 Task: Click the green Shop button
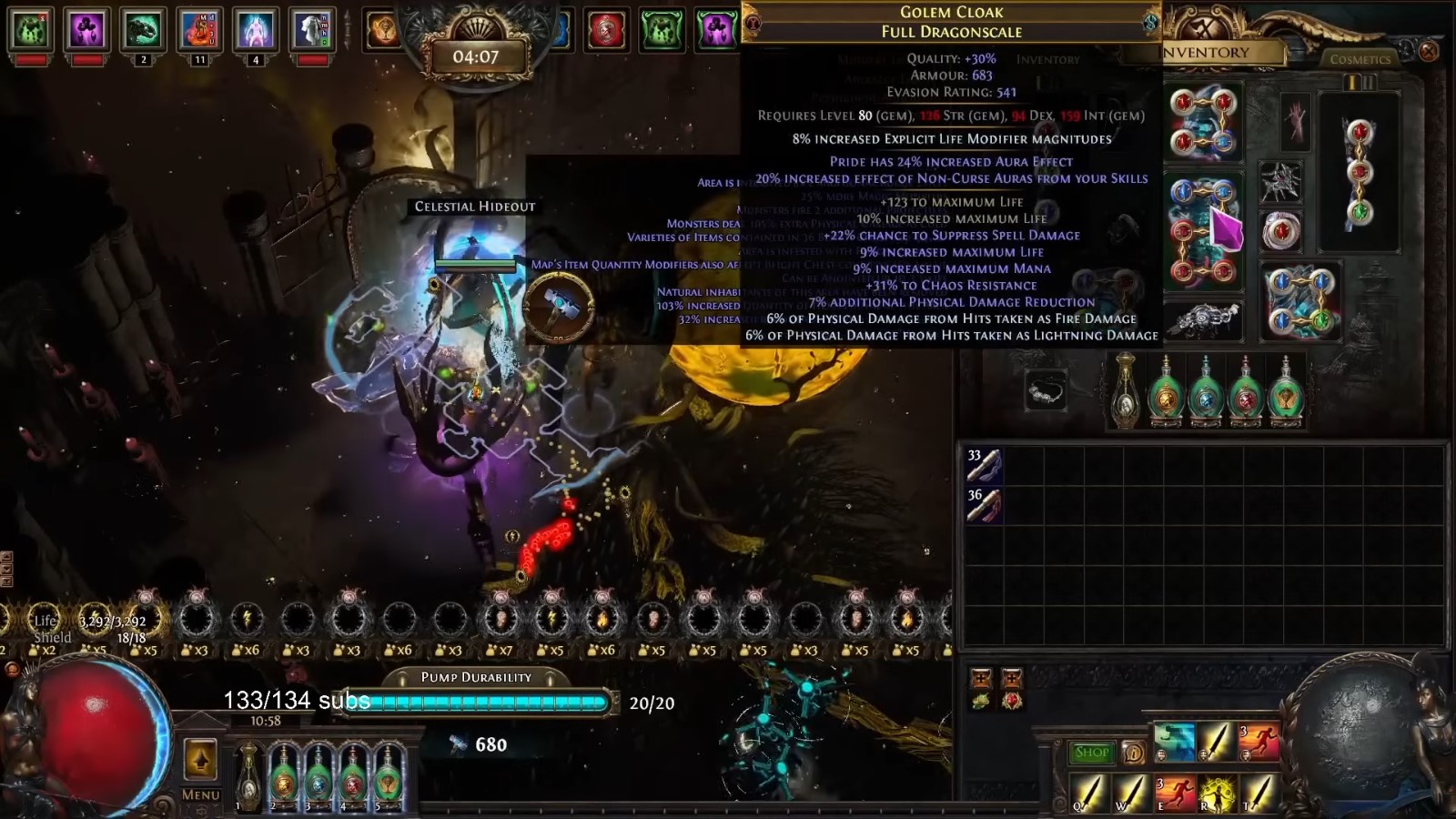1092,753
